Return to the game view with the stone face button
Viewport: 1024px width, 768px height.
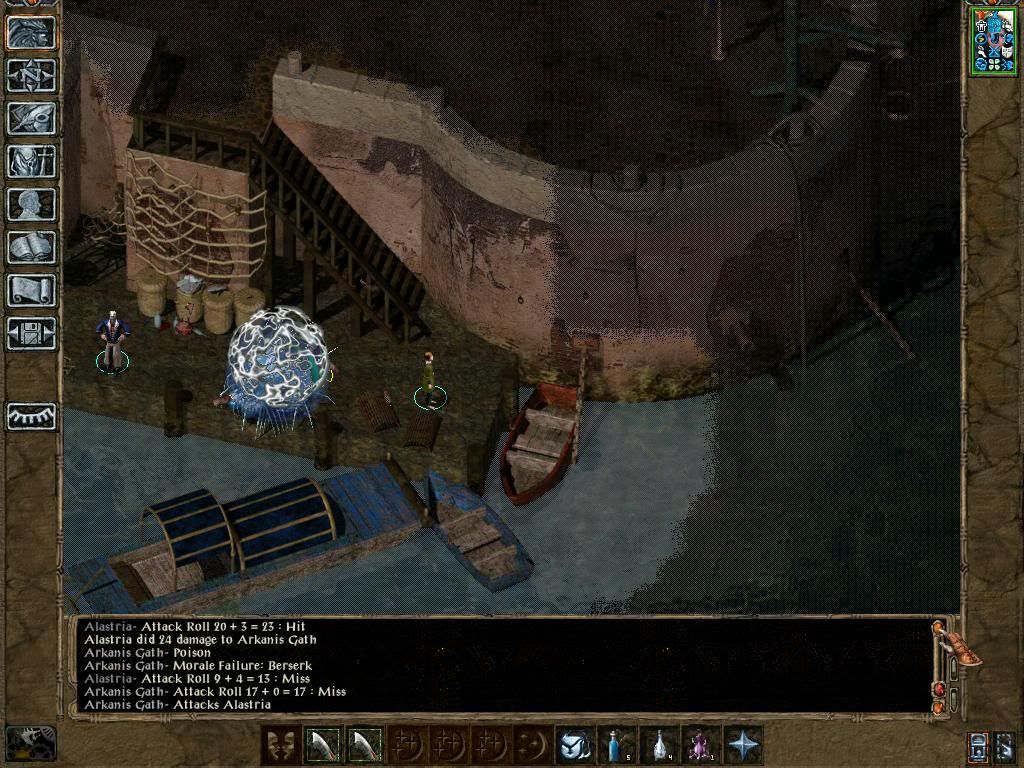click(x=31, y=33)
